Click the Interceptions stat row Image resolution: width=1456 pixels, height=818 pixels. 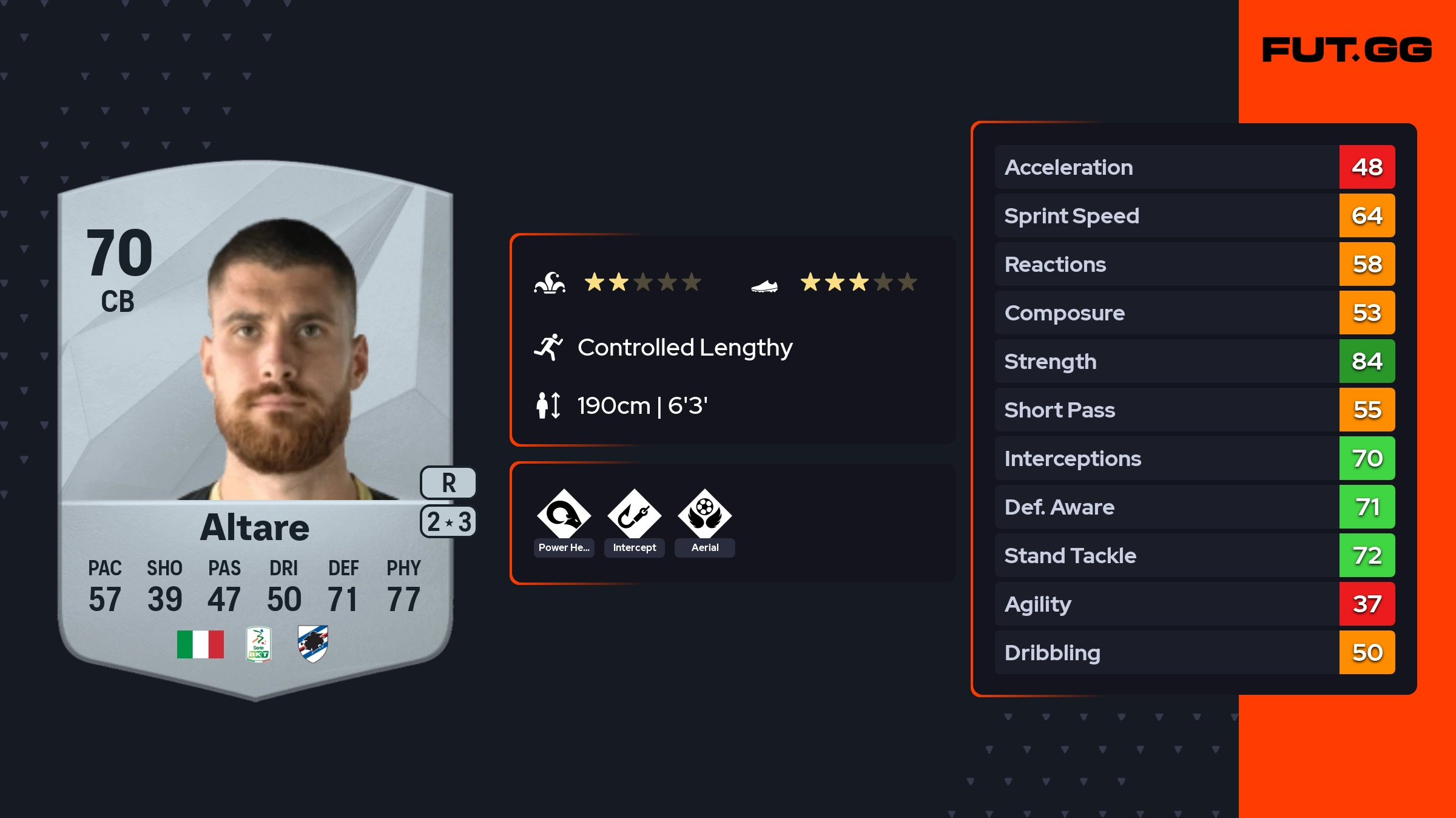(x=1194, y=458)
